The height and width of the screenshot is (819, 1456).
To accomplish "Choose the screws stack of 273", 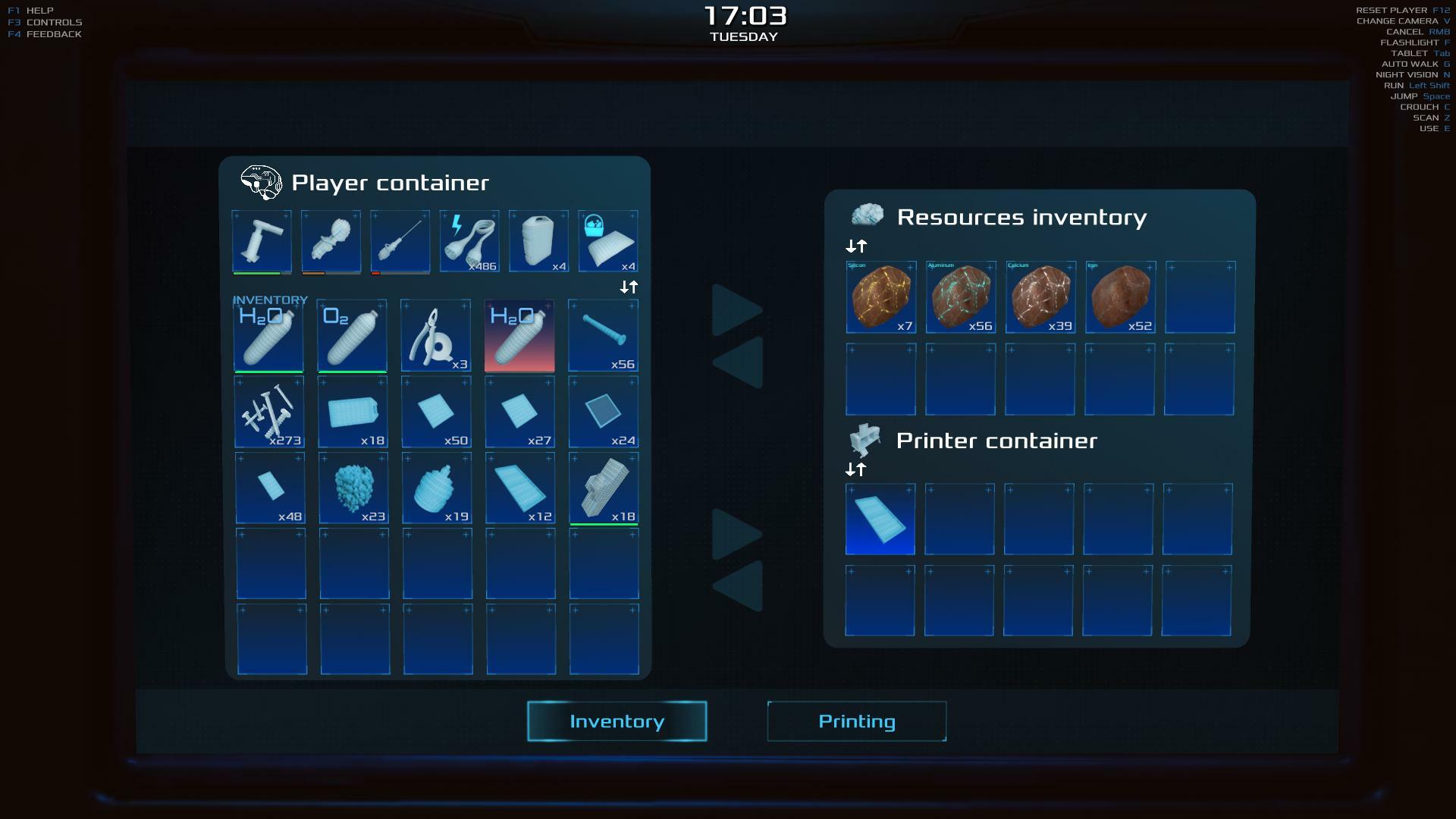I will coord(269,412).
